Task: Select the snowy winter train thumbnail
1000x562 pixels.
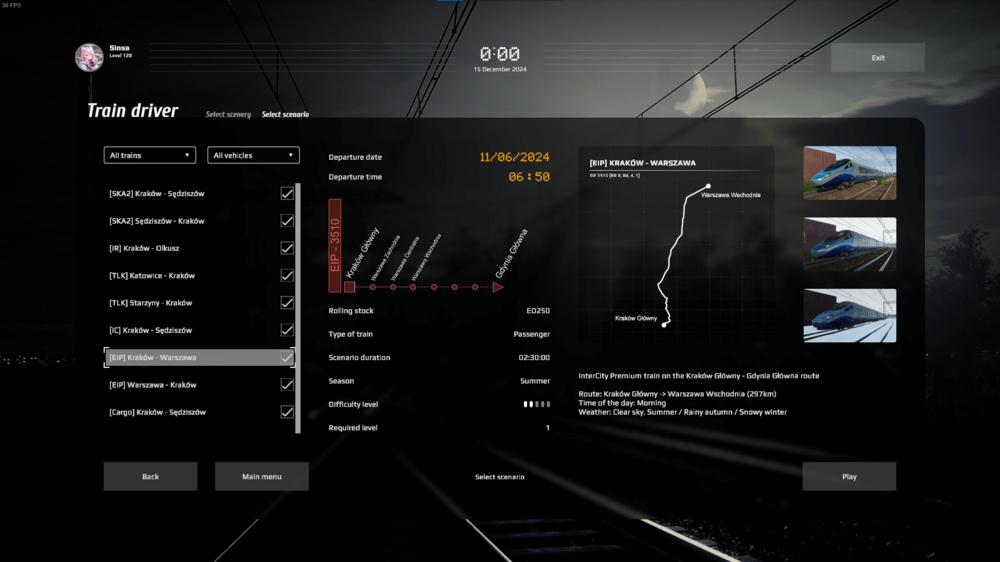Action: (x=849, y=316)
